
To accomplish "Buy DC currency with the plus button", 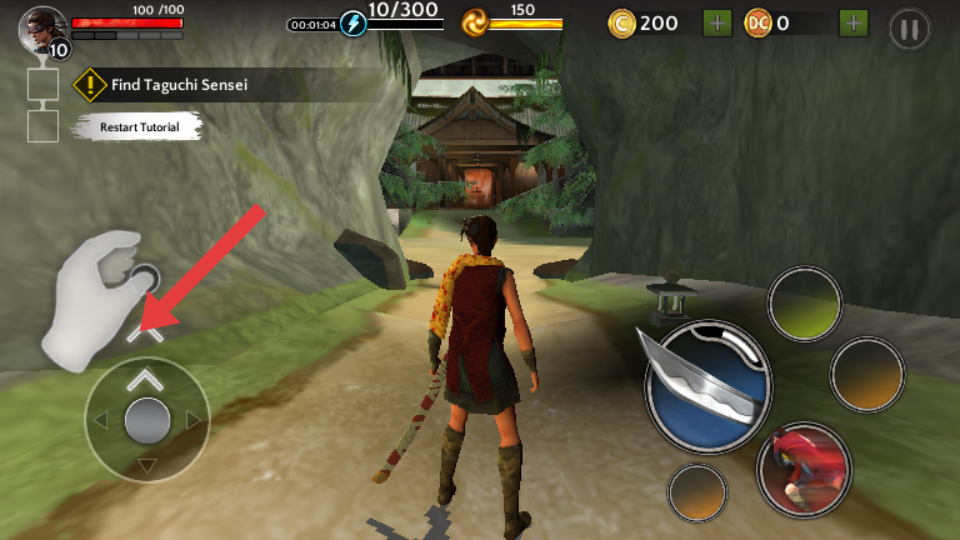I will pos(853,23).
